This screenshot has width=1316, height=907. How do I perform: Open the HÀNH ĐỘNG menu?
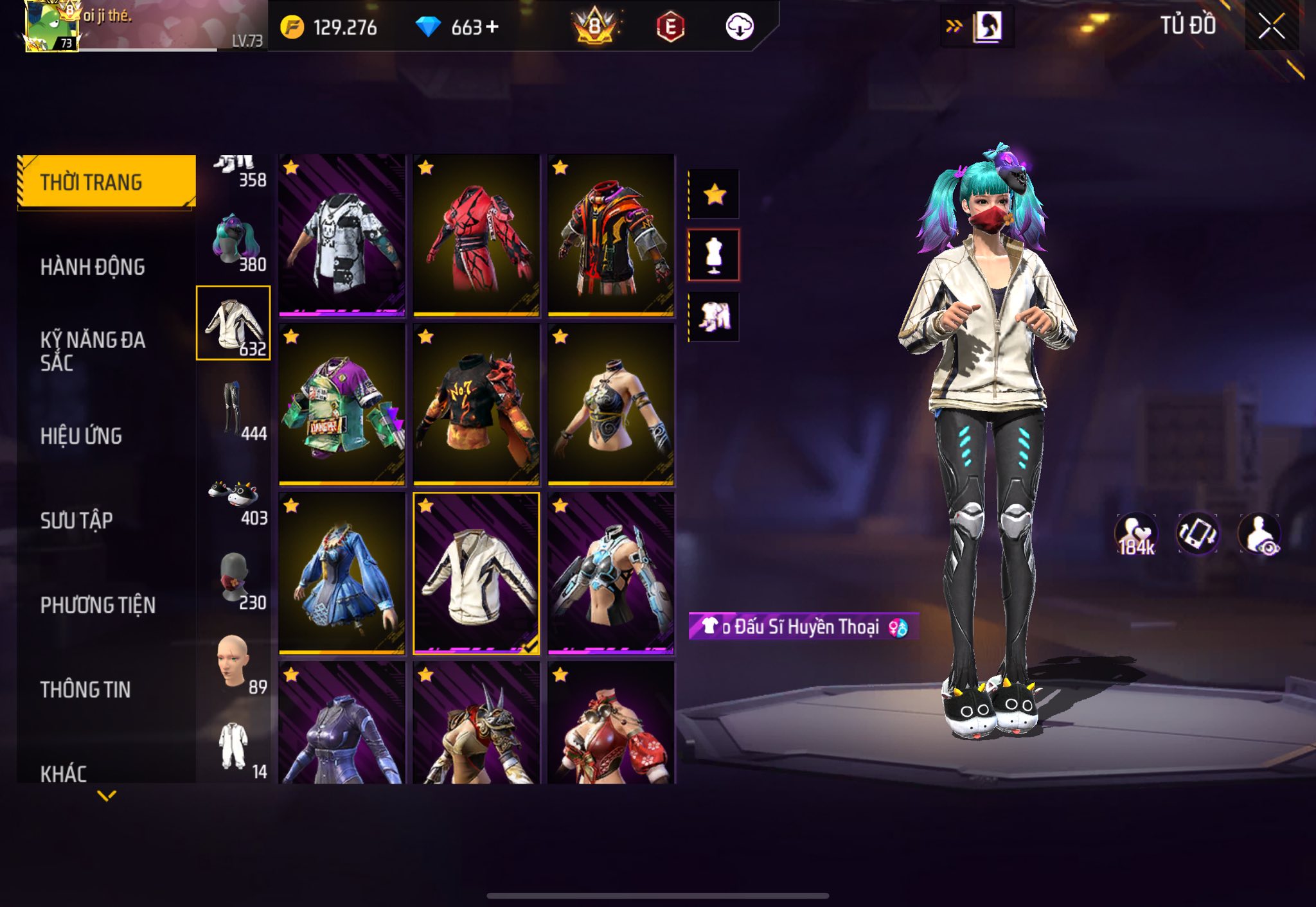(93, 267)
